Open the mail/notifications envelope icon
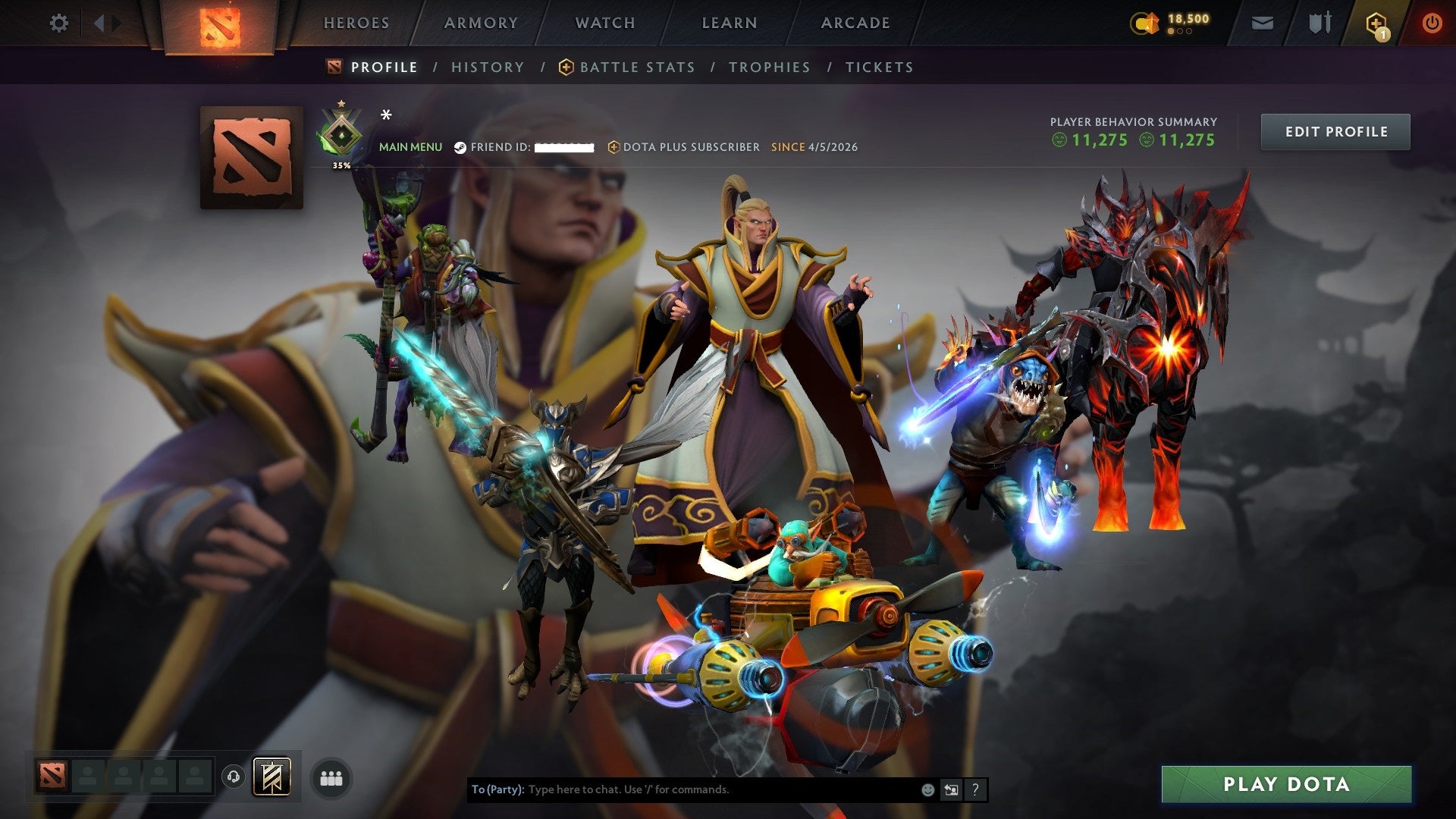This screenshot has height=819, width=1456. [1263, 23]
